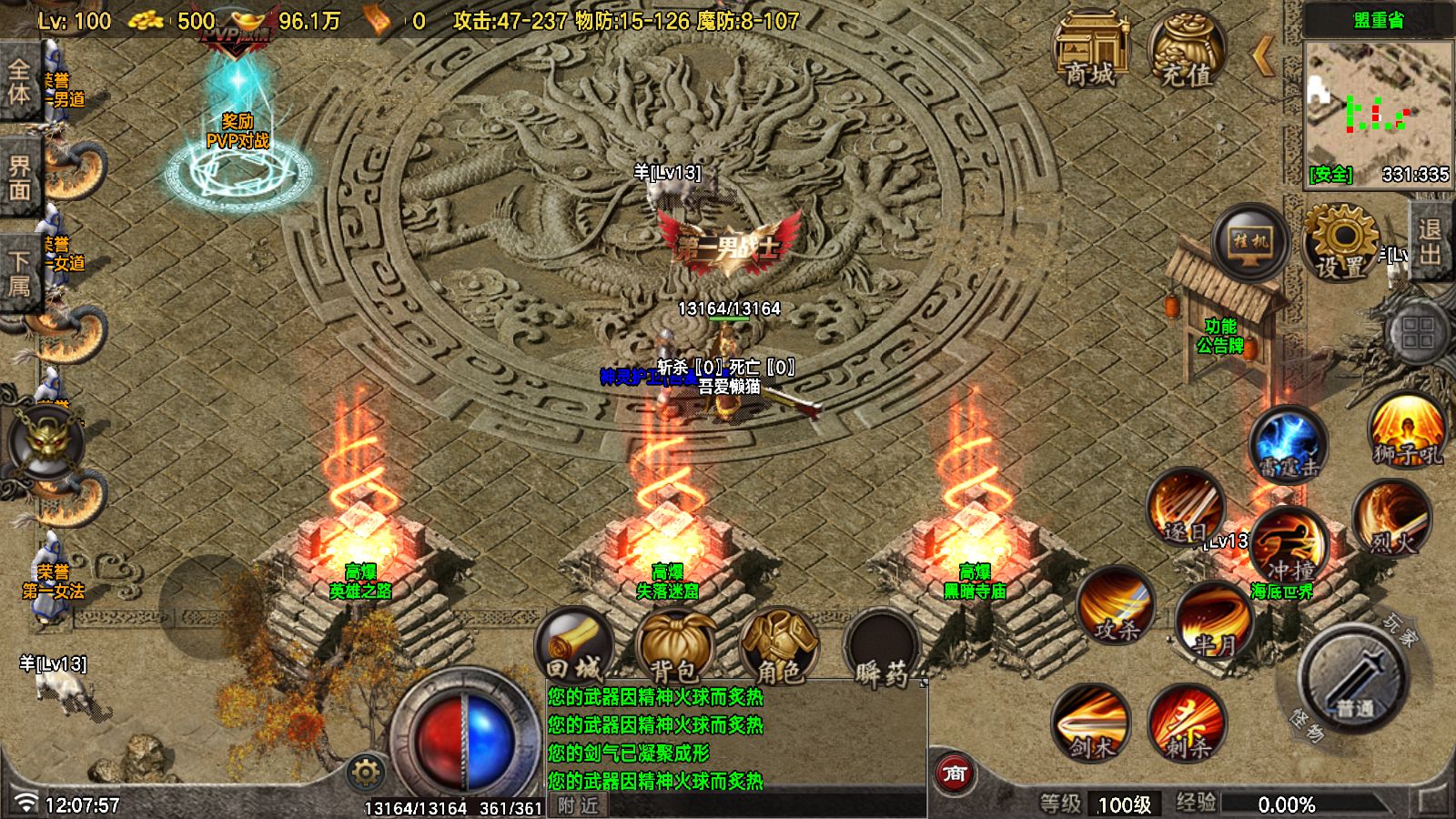Screen dimensions: 1456x819
Task: Trigger the 攻杀 skill
Action: 1116,604
